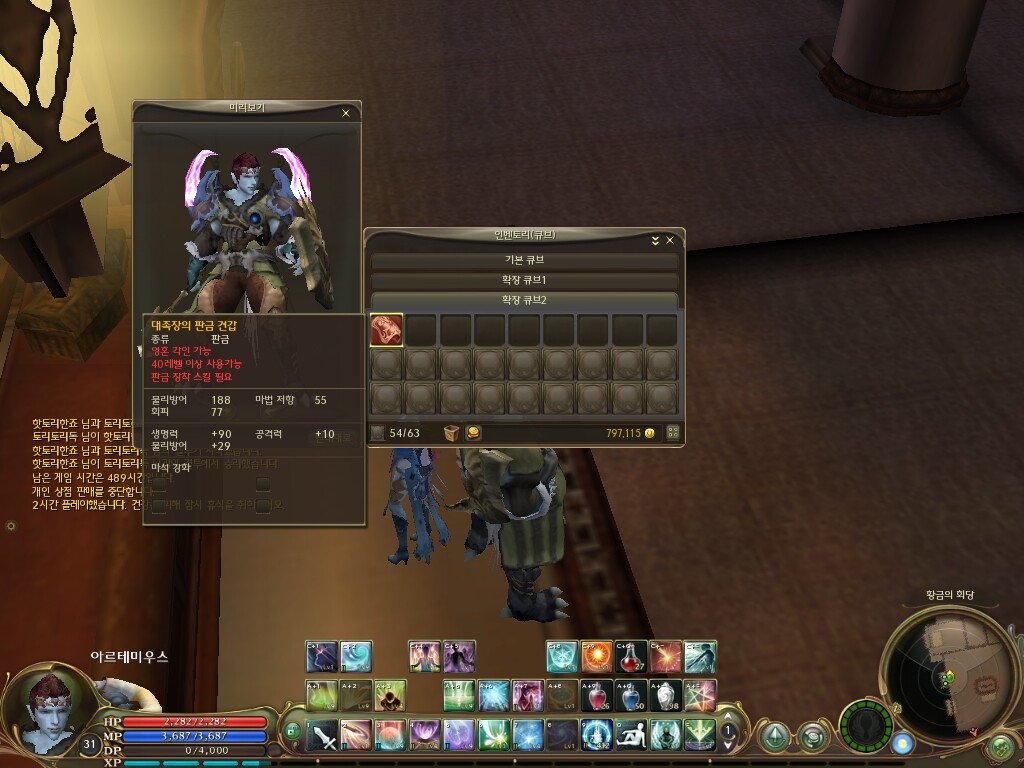Use the red health potion with 26 count
Viewport: 1024px width, 768px height.
[x=596, y=695]
